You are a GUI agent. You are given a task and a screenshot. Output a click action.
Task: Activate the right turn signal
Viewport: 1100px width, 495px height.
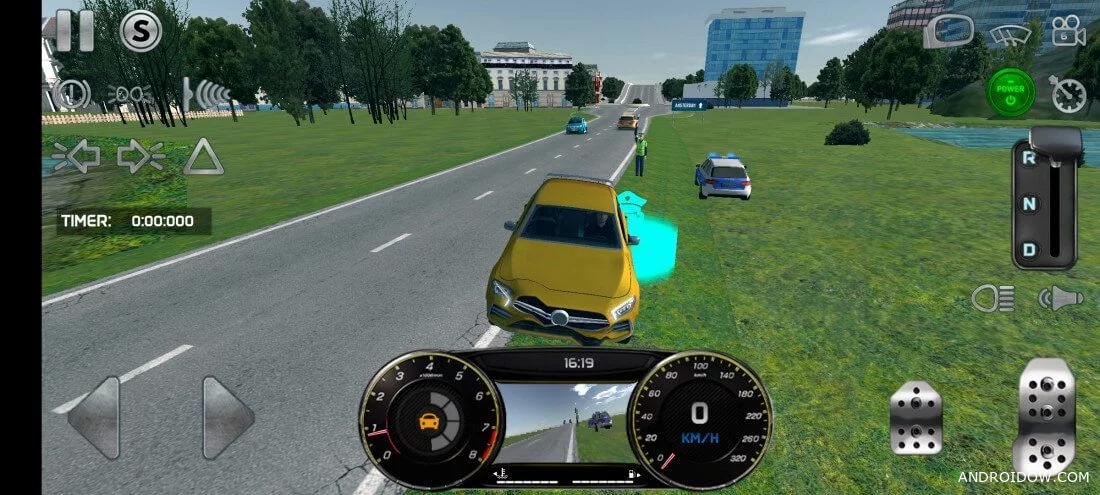click(x=140, y=157)
